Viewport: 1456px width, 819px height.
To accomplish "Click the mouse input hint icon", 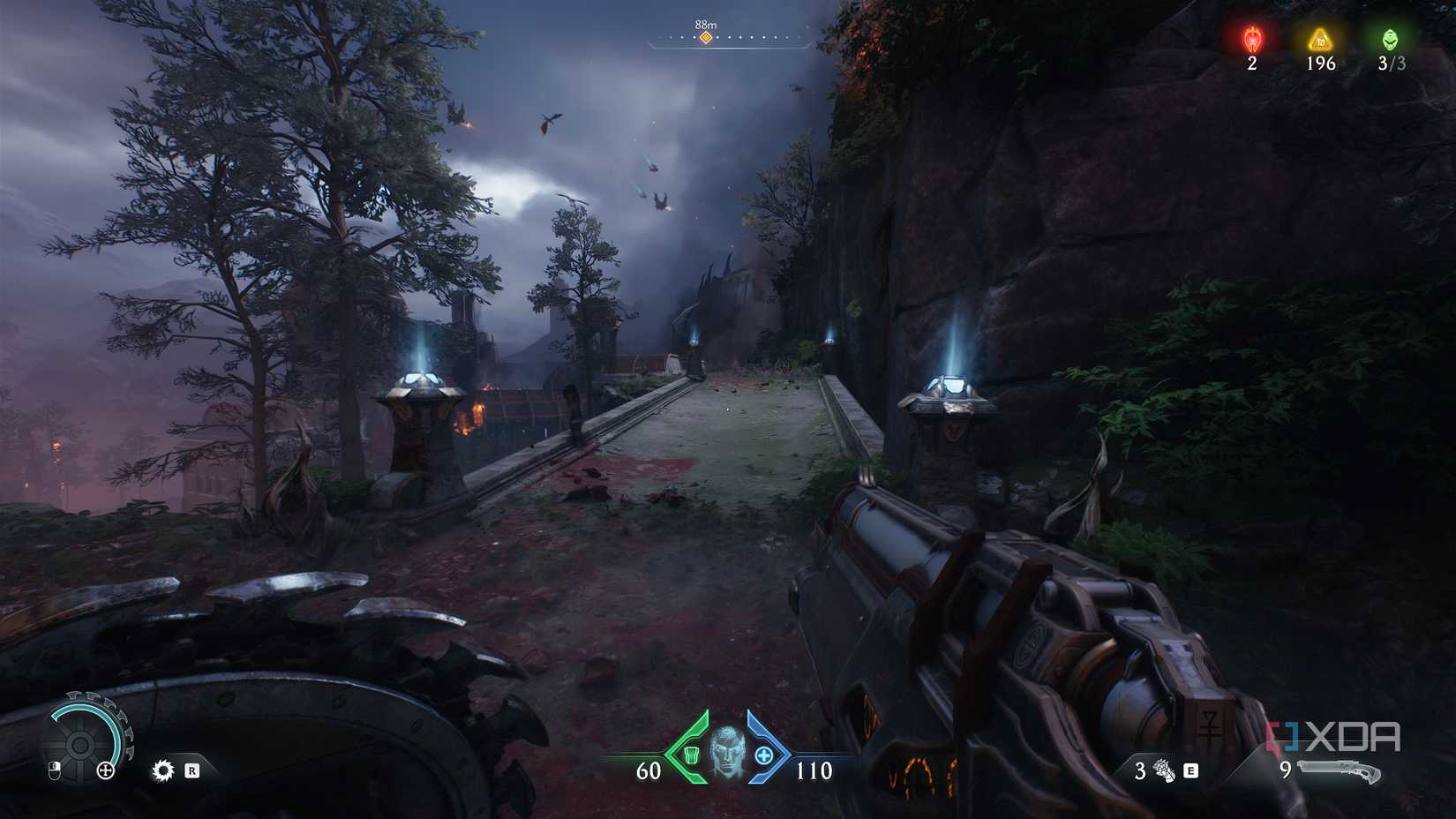I will (x=55, y=771).
